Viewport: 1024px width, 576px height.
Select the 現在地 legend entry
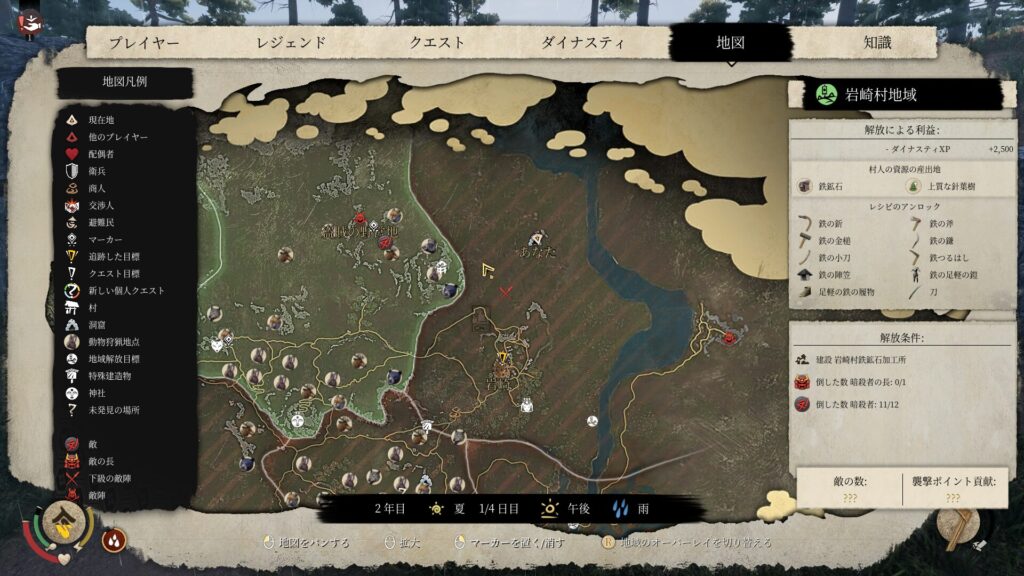(x=101, y=120)
